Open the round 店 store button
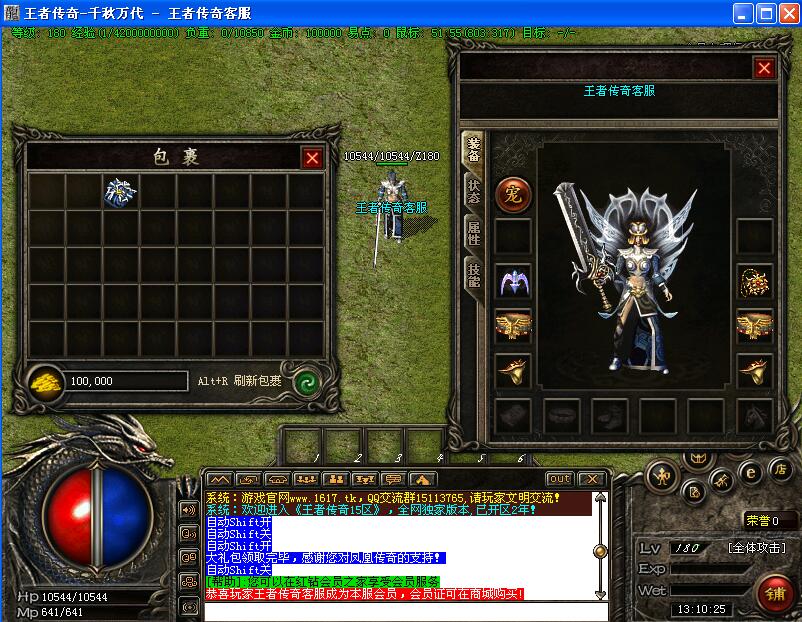The width and height of the screenshot is (802, 622). pyautogui.click(x=780, y=467)
